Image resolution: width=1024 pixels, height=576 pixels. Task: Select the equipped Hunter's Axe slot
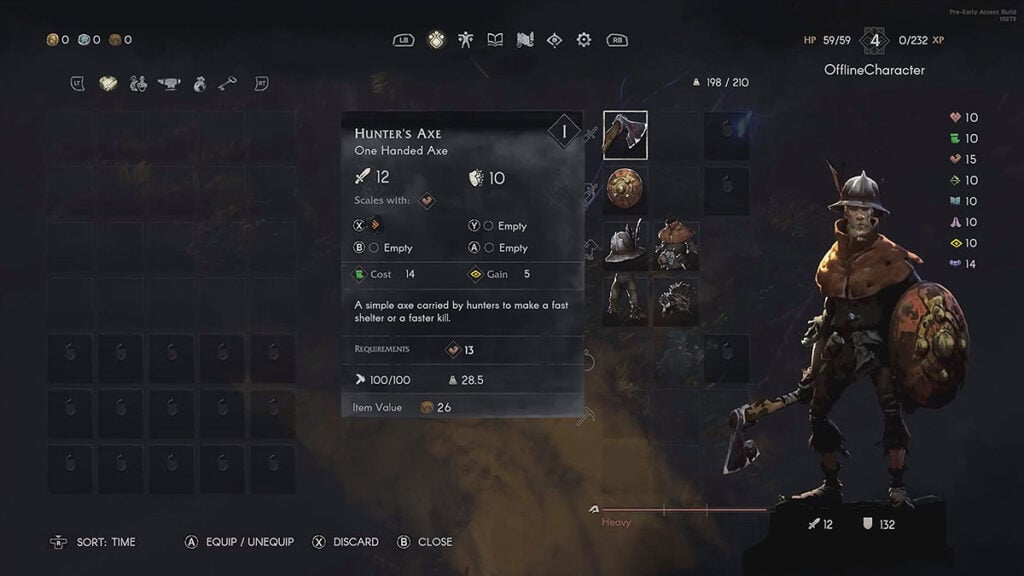click(625, 135)
